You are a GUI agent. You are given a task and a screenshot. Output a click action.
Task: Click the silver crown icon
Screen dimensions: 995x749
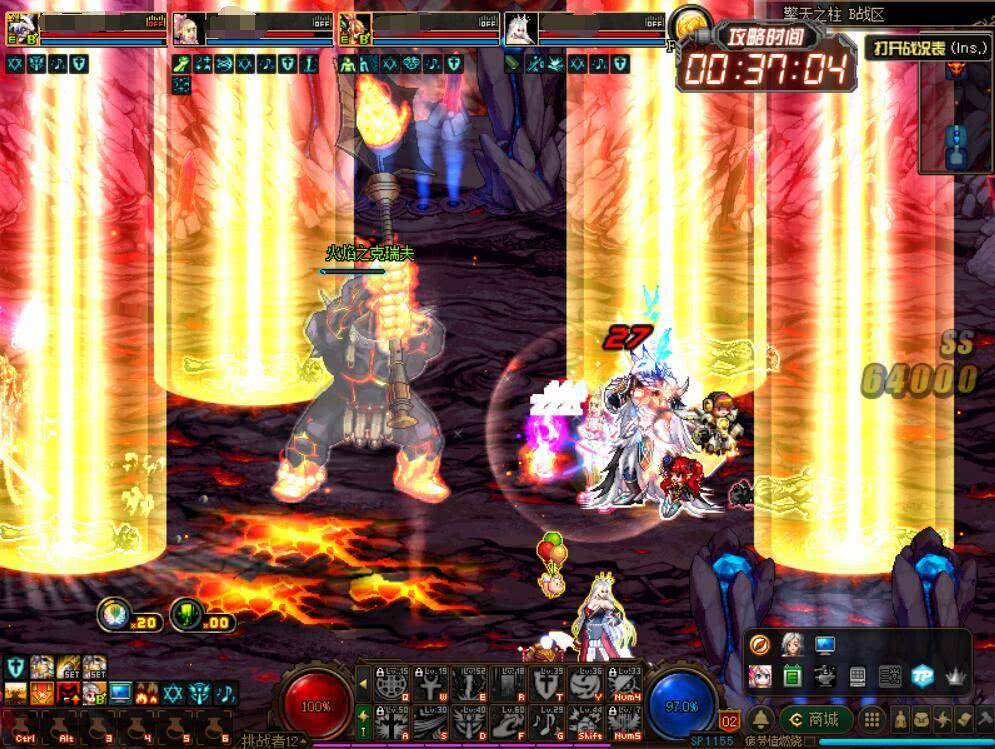(955, 676)
